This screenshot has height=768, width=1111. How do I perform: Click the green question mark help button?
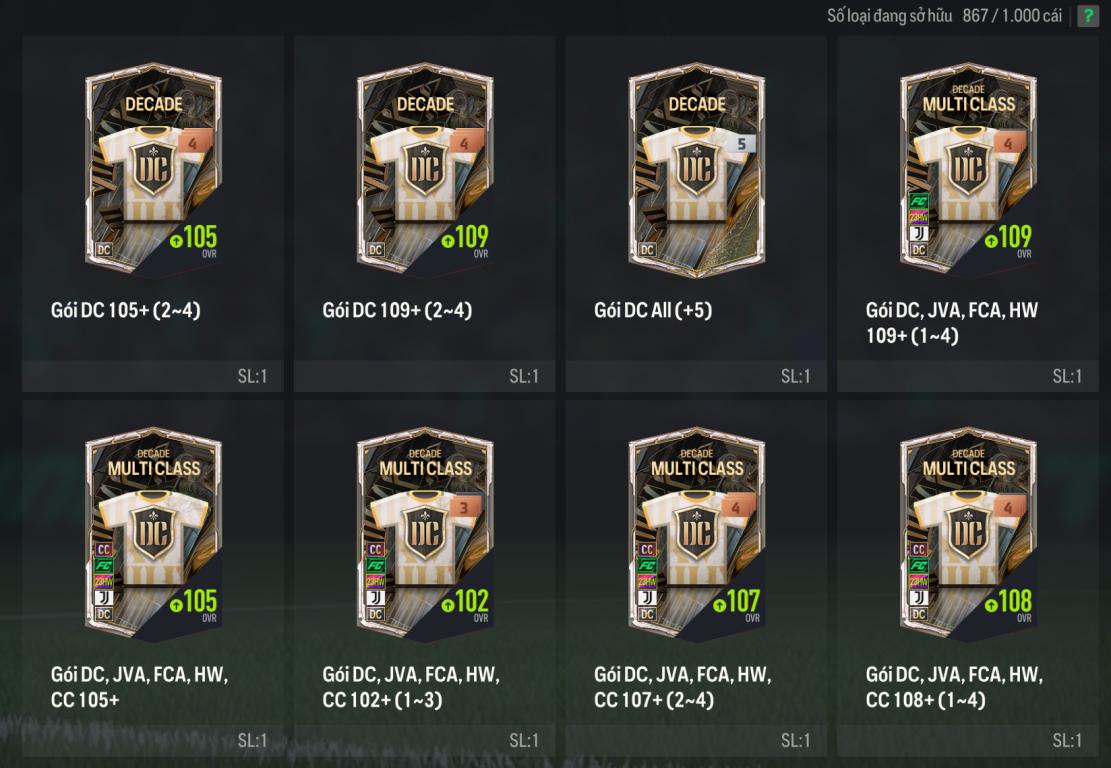pos(1087,16)
